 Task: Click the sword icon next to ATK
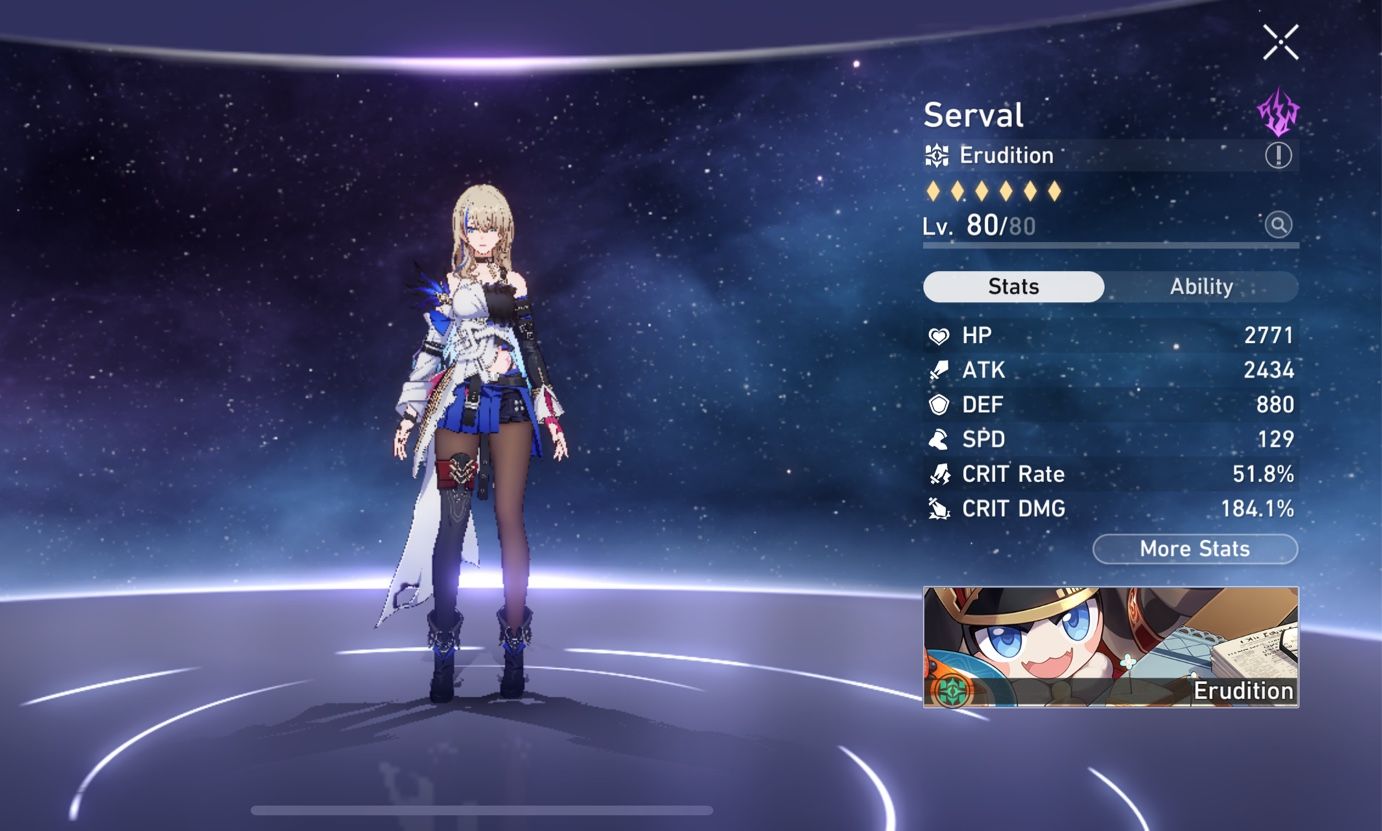tap(937, 369)
